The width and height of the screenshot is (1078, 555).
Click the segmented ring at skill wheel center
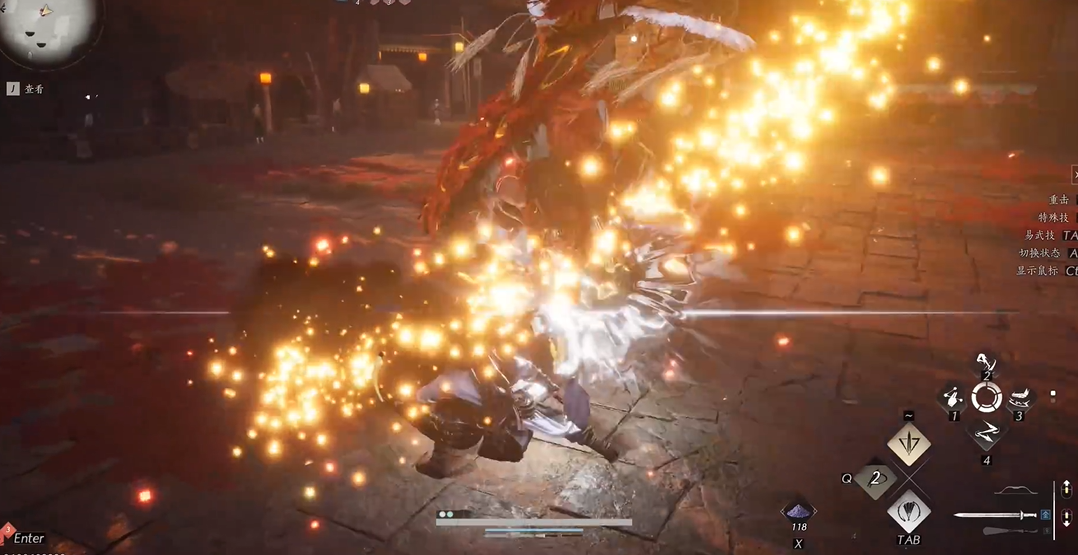click(x=987, y=398)
